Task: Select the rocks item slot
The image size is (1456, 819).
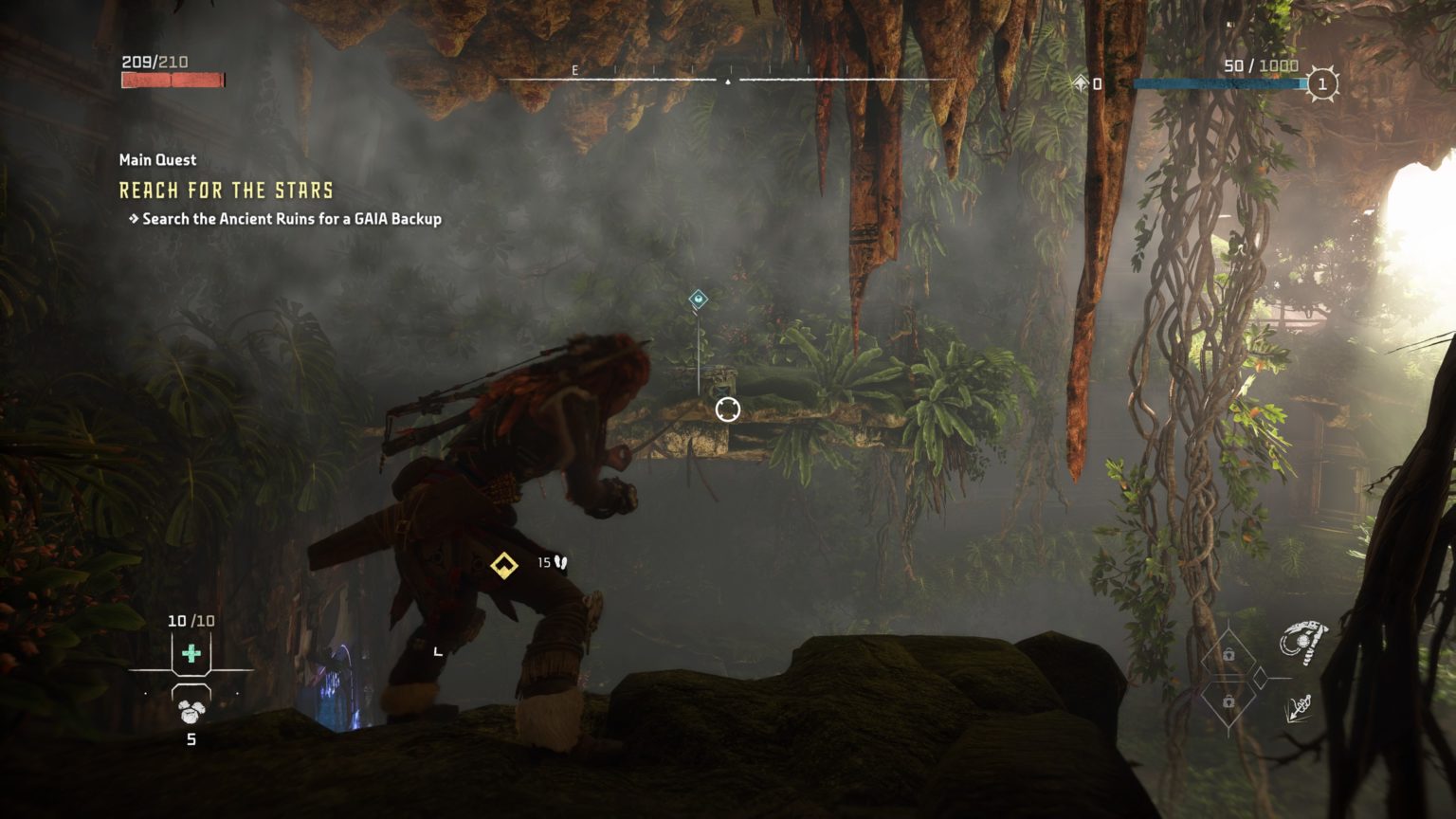Action: pos(191,711)
